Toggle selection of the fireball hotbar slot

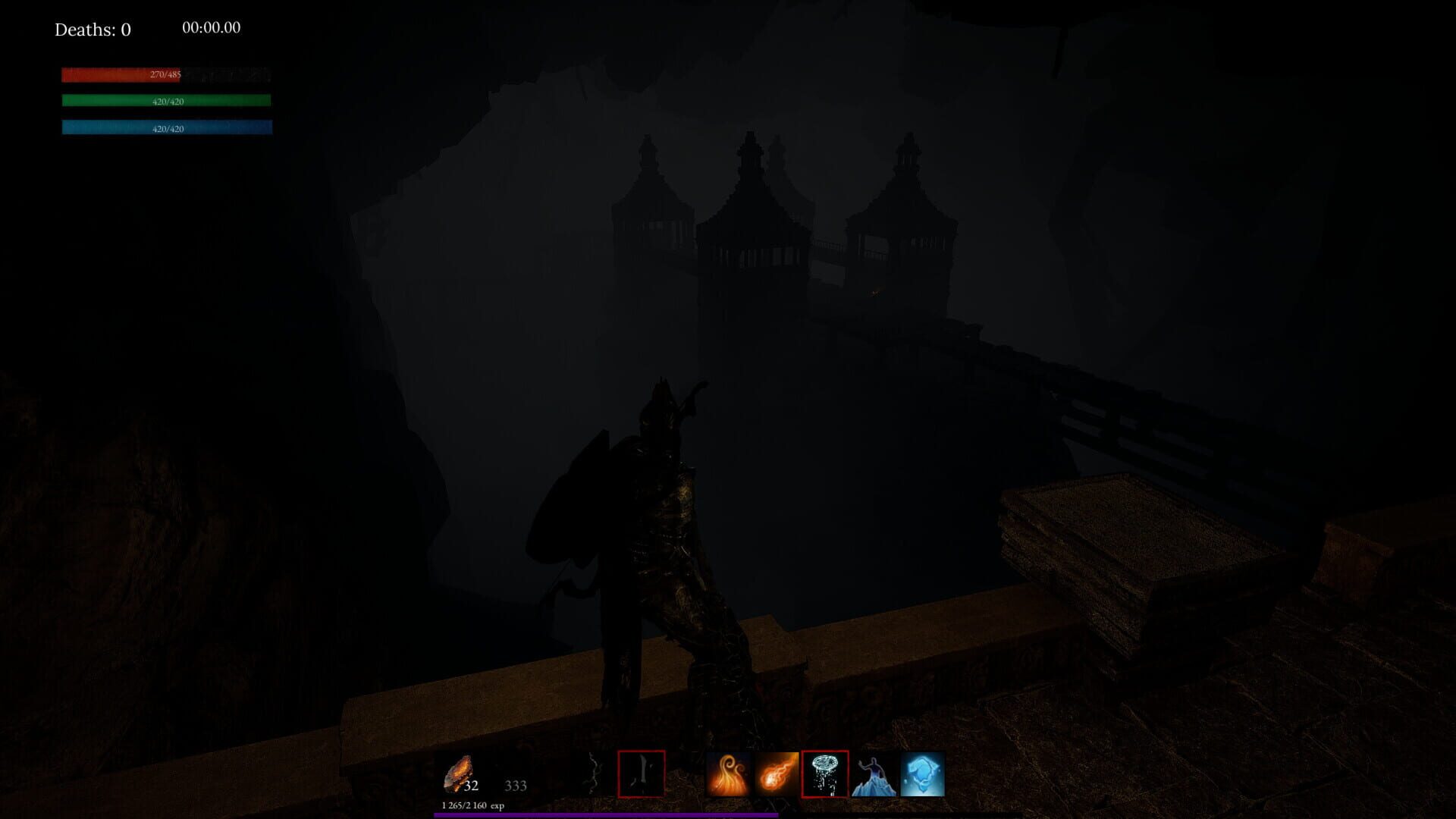coord(777,773)
